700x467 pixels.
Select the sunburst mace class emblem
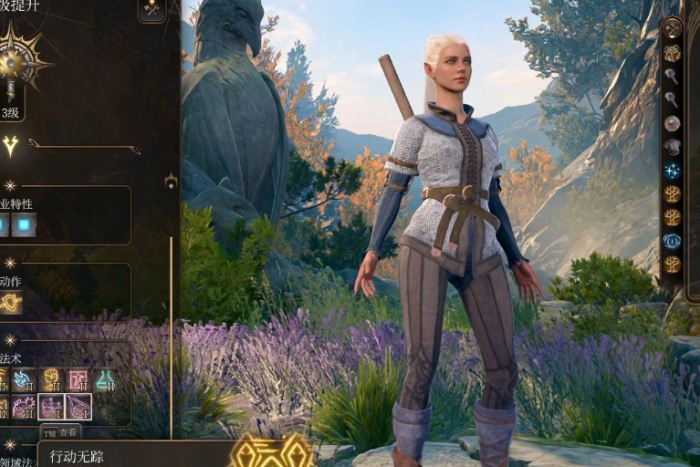(14, 62)
